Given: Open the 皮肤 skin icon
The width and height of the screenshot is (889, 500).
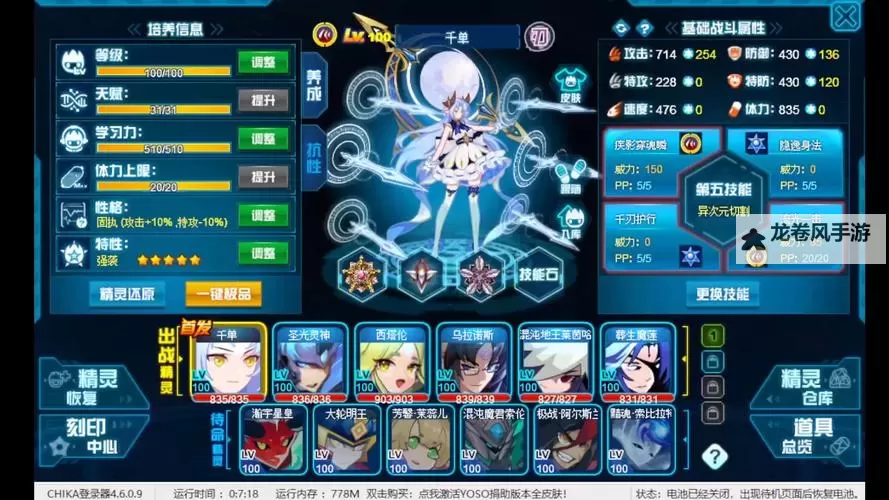Looking at the screenshot, I should tap(570, 84).
